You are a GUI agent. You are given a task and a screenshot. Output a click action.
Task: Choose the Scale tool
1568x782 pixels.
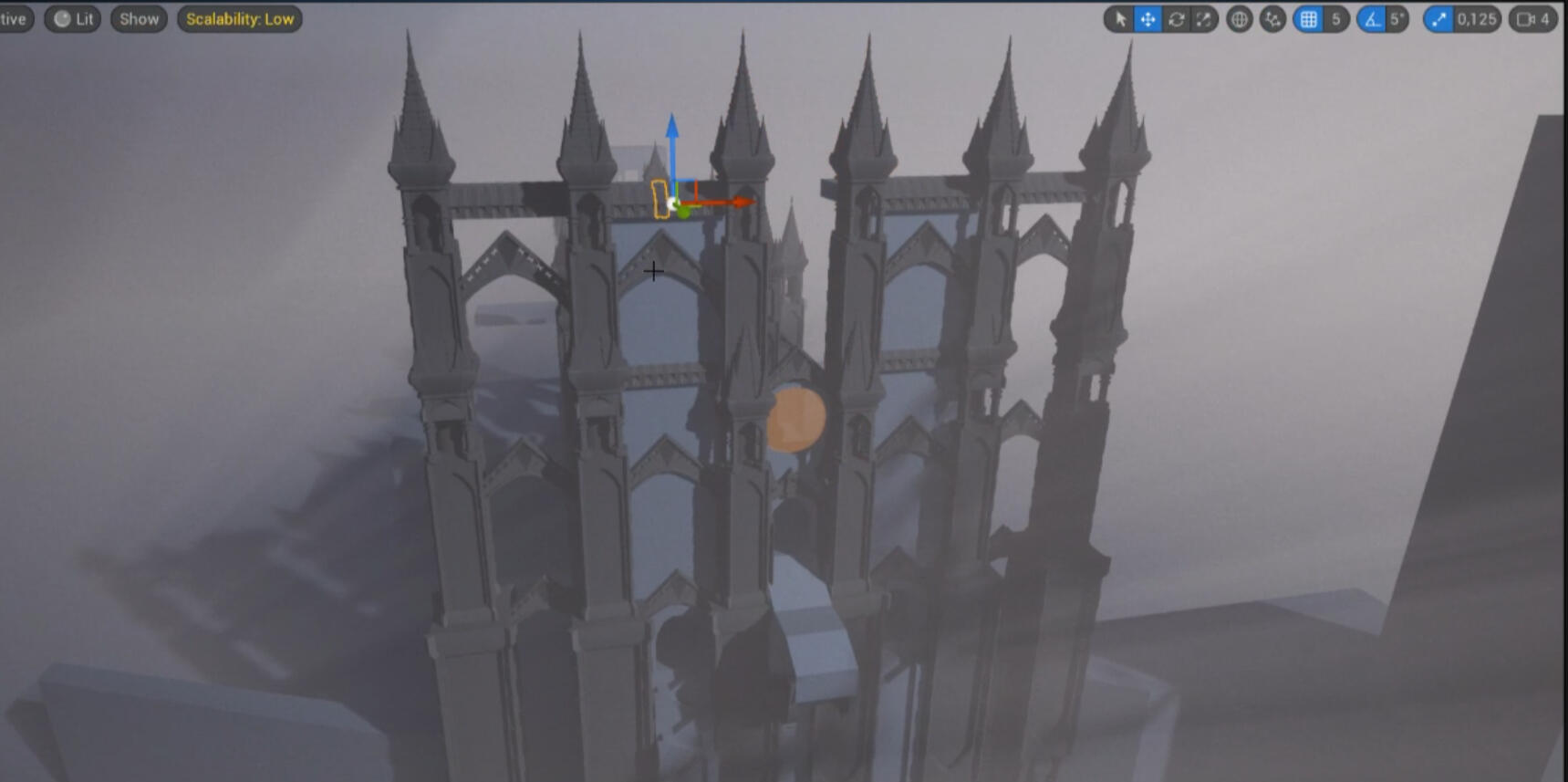click(x=1205, y=18)
